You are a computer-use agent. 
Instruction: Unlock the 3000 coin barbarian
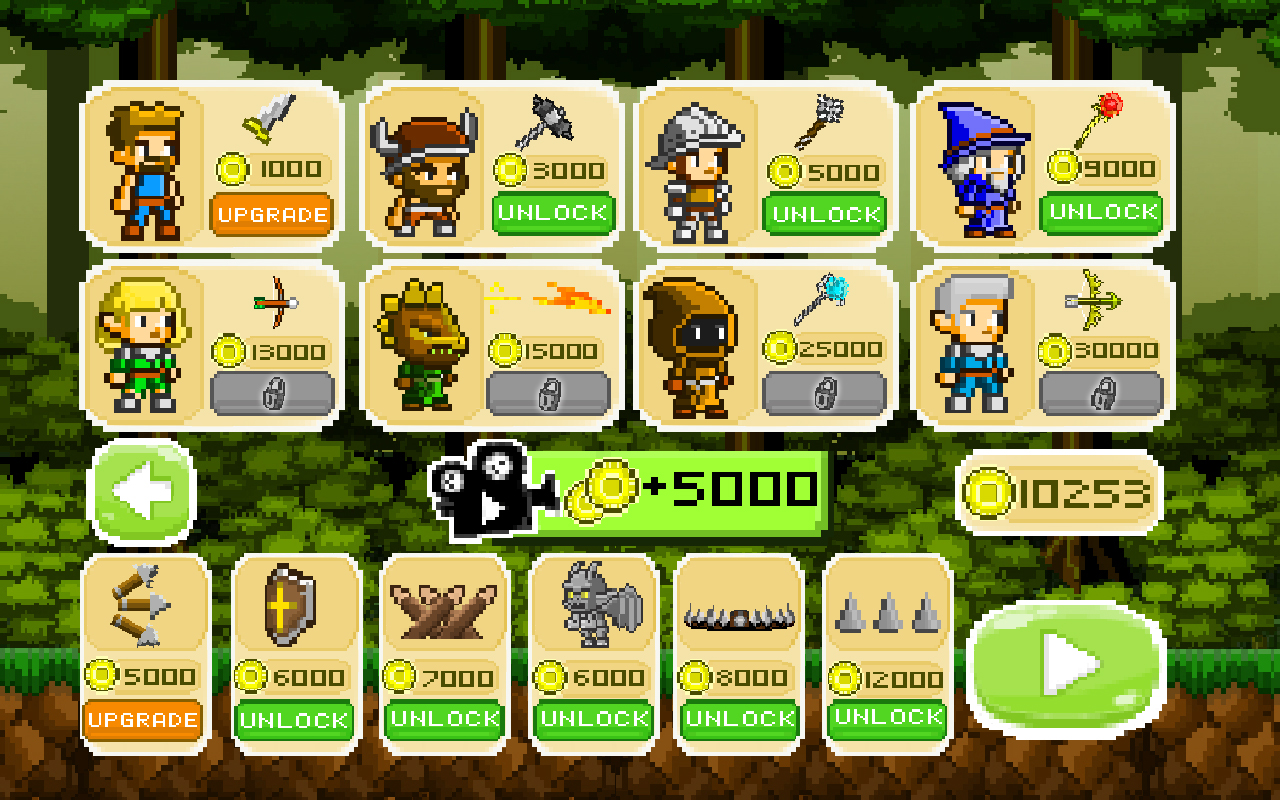[551, 213]
